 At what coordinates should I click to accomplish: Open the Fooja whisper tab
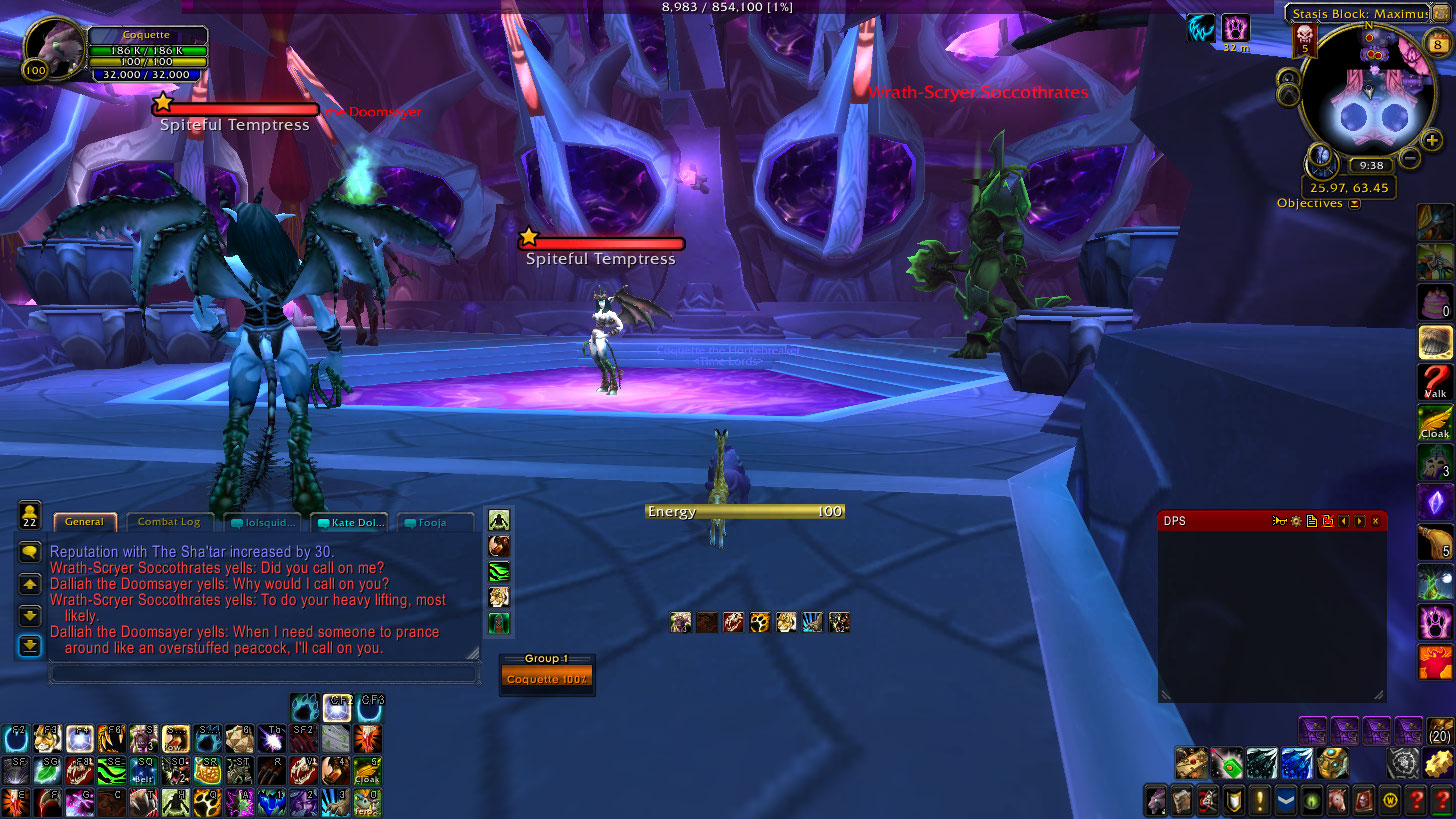435,523
